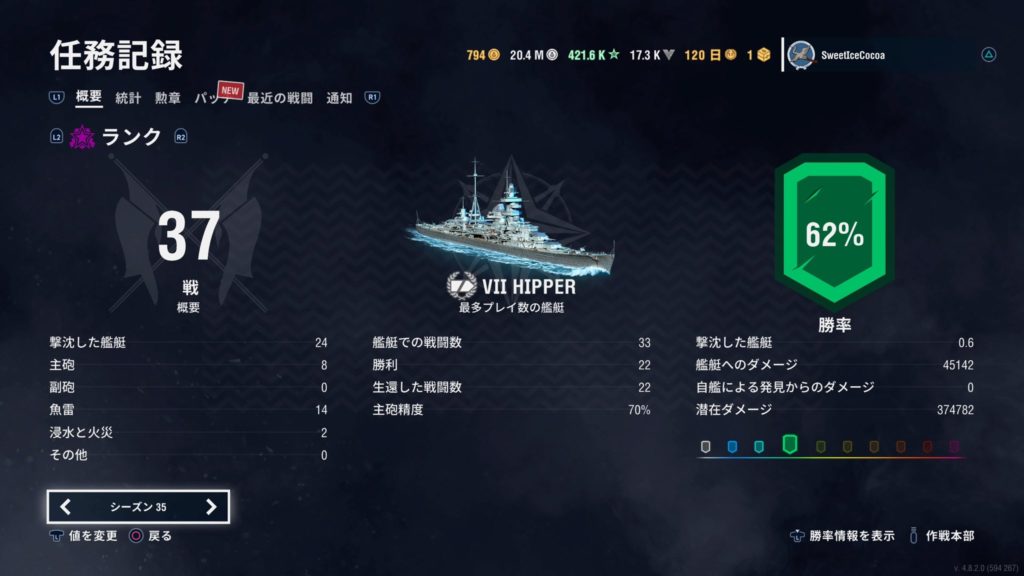Screen dimensions: 1024x576
Task: Select the white shield win-rate marker
Action: click(x=706, y=446)
